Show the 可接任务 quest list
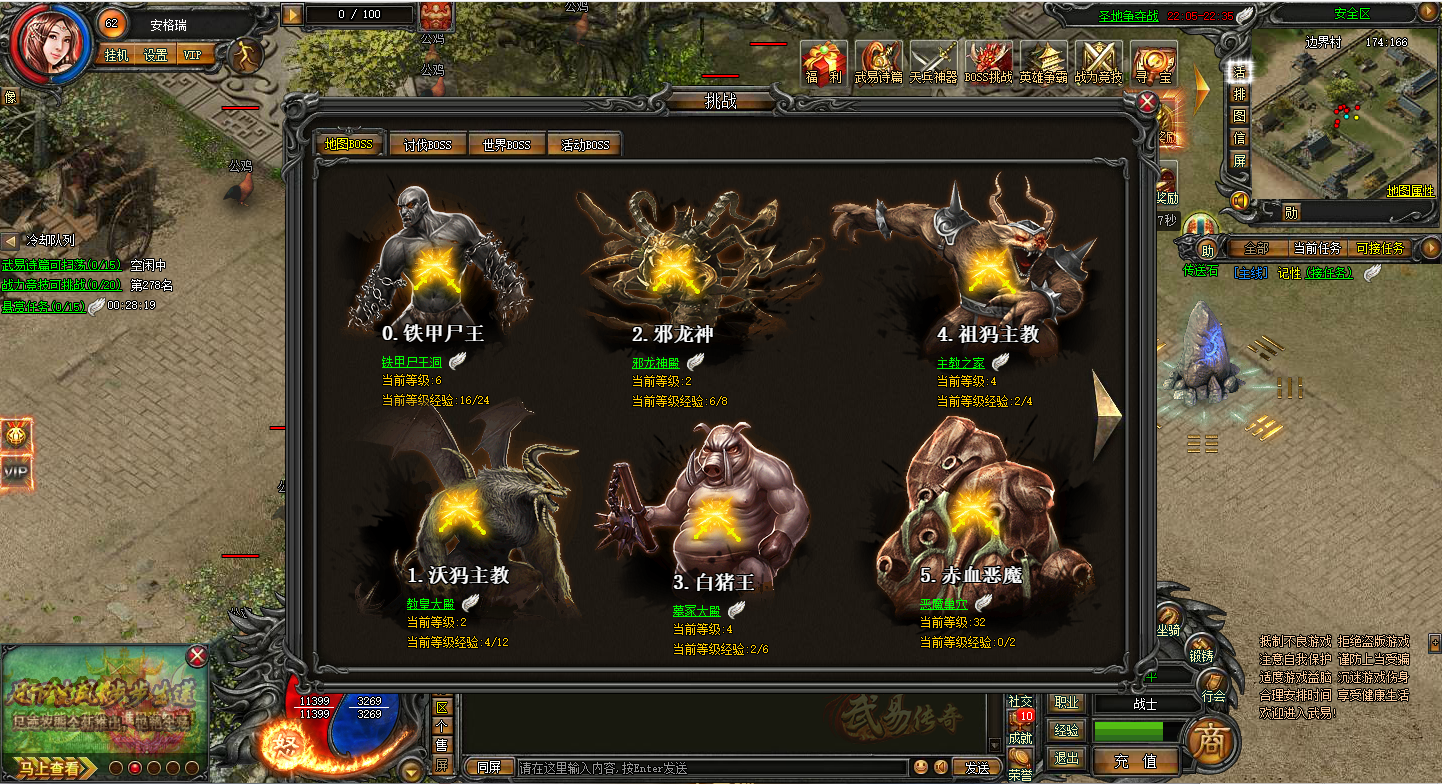1442x784 pixels. [x=1379, y=248]
